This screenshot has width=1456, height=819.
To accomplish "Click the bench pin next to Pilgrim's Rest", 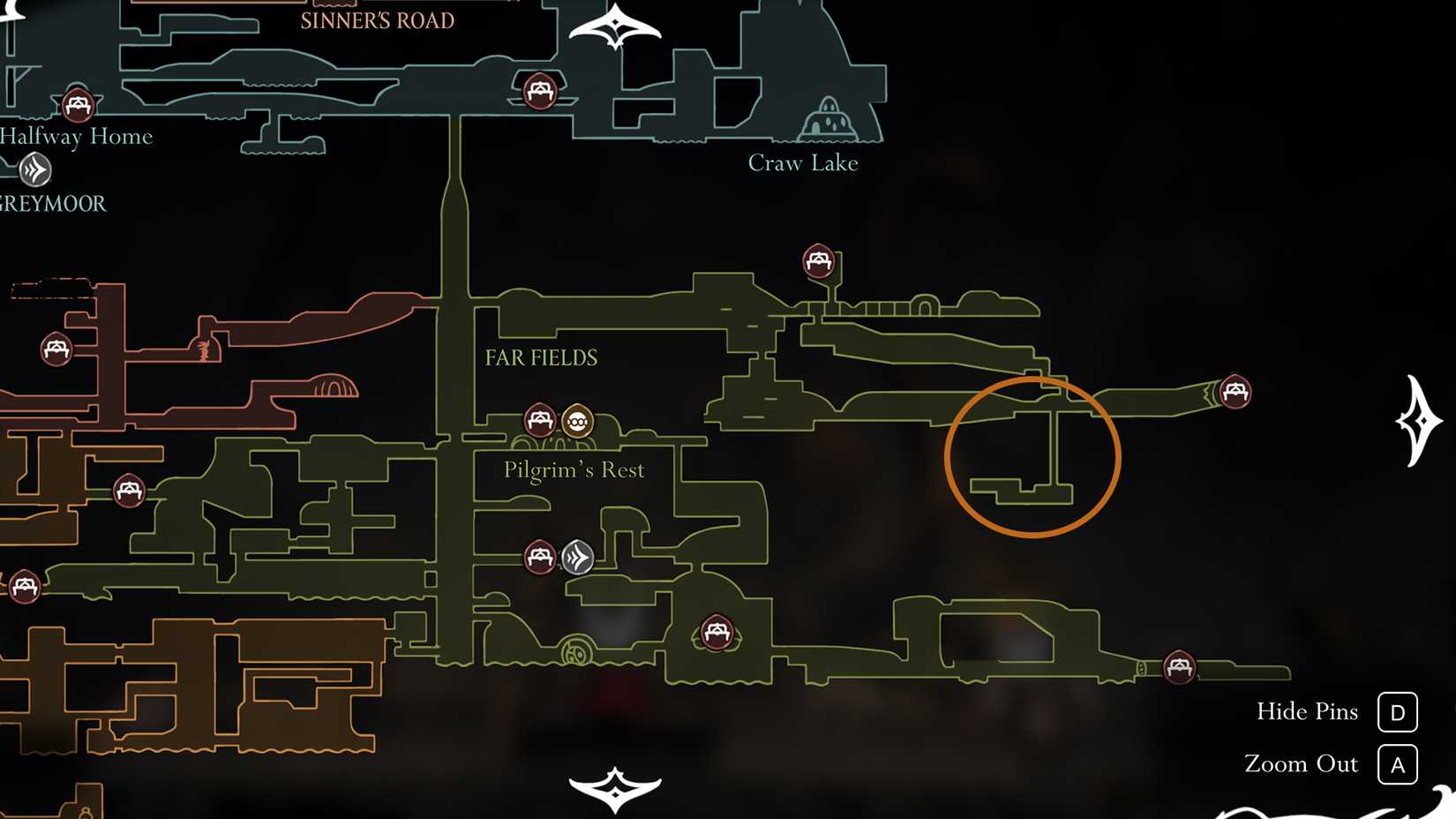I will pos(539,420).
